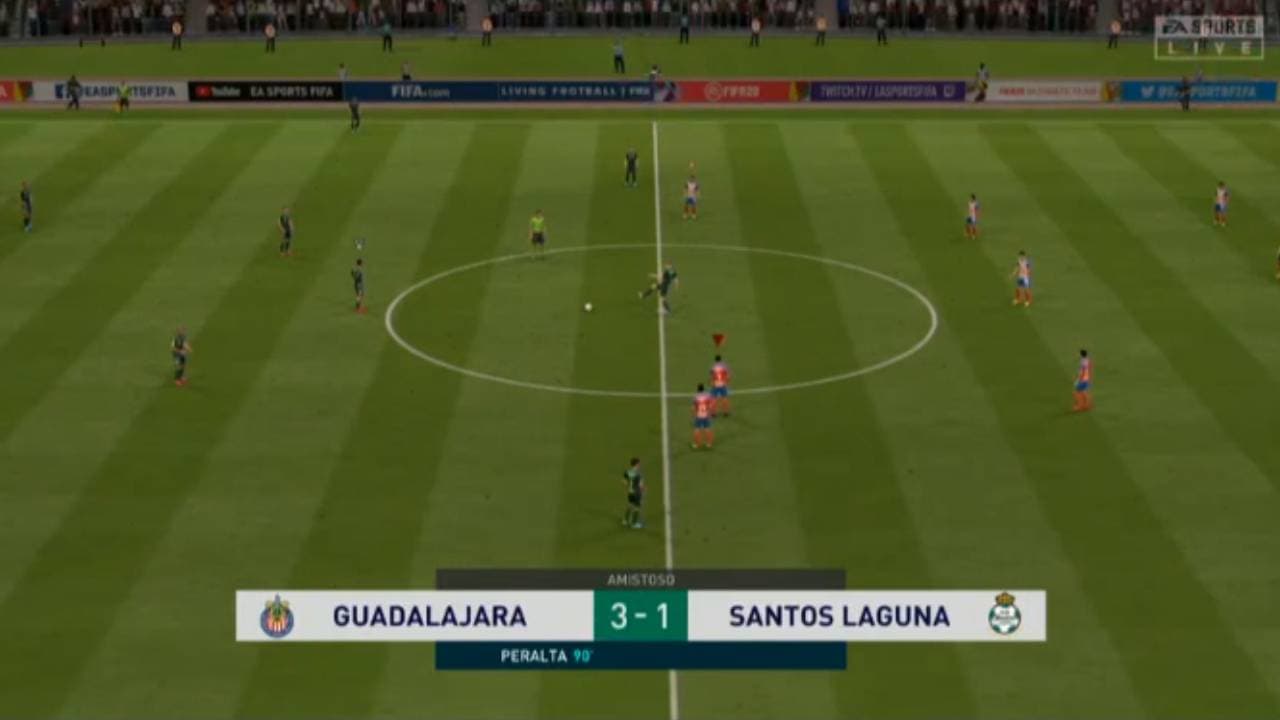Image resolution: width=1280 pixels, height=720 pixels.
Task: Select the red player indicator above the defender
Action: pyautogui.click(x=716, y=337)
